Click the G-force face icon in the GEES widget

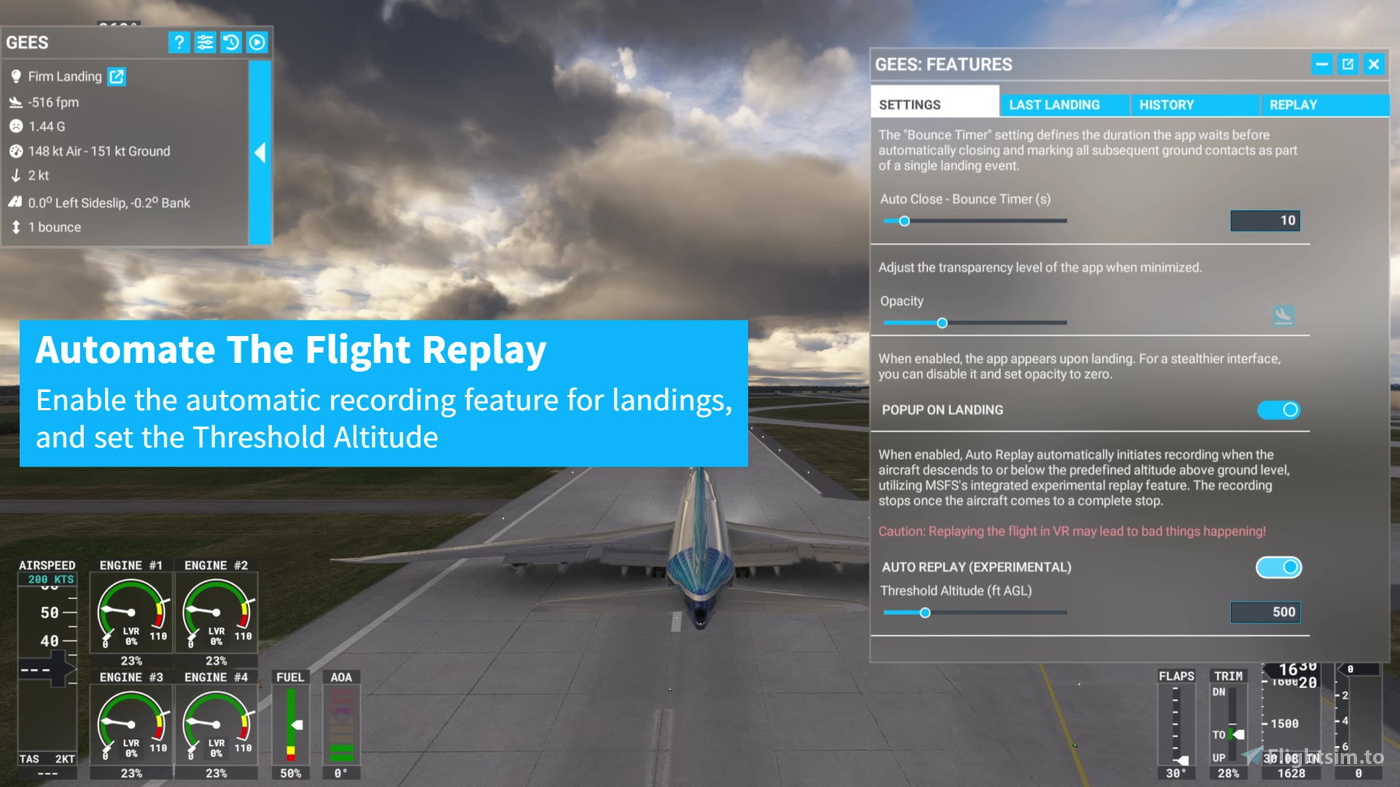(15, 126)
